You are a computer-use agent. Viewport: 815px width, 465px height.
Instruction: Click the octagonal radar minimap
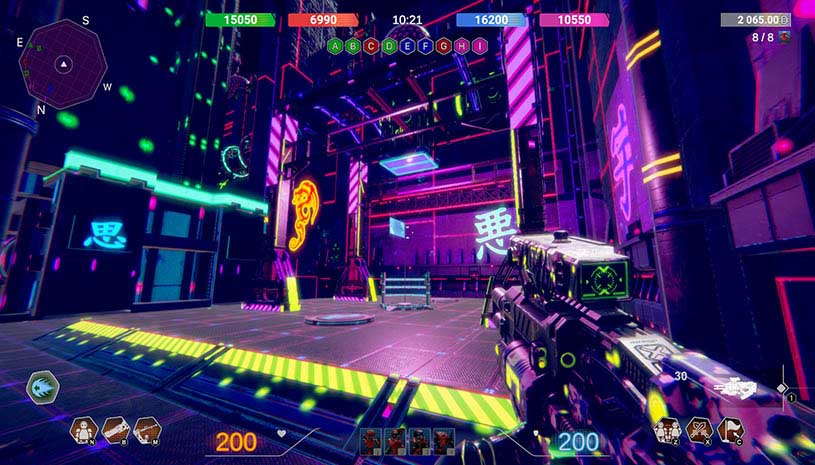pyautogui.click(x=63, y=65)
